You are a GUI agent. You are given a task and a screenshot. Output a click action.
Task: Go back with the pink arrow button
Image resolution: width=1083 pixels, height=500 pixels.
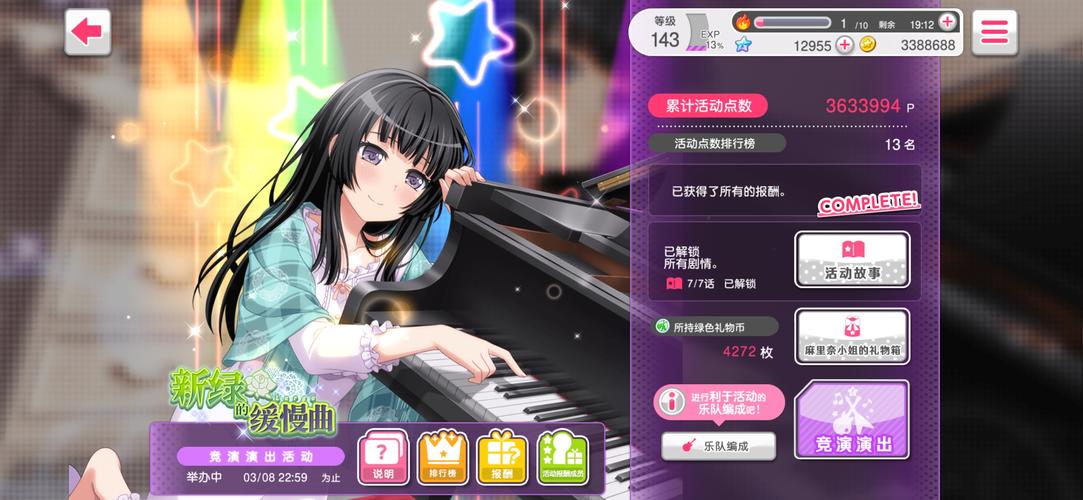[x=87, y=31]
